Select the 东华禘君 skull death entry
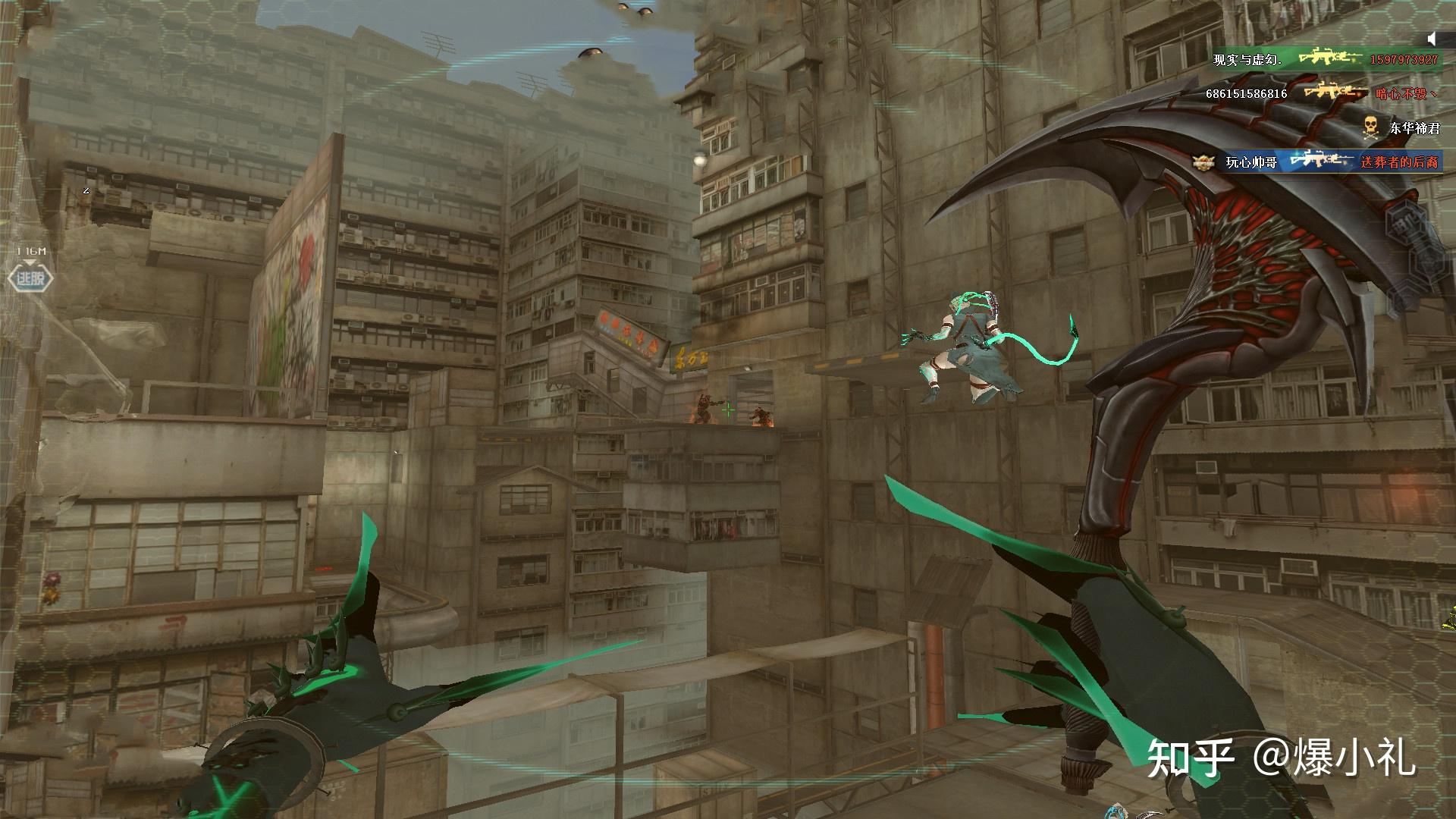Screen dimensions: 1456x819 [x=1400, y=127]
